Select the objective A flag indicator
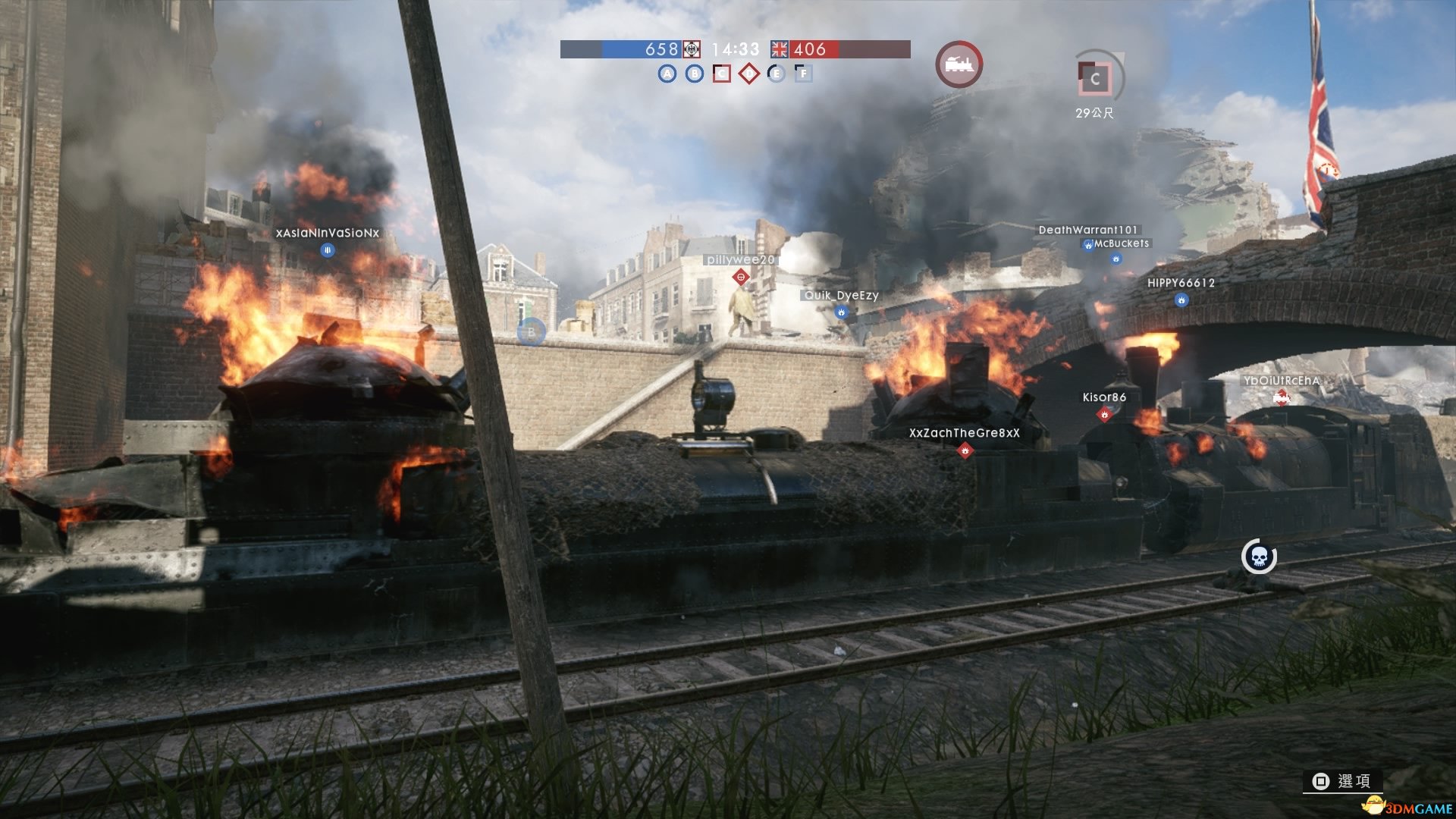This screenshot has height=819, width=1456. [667, 74]
